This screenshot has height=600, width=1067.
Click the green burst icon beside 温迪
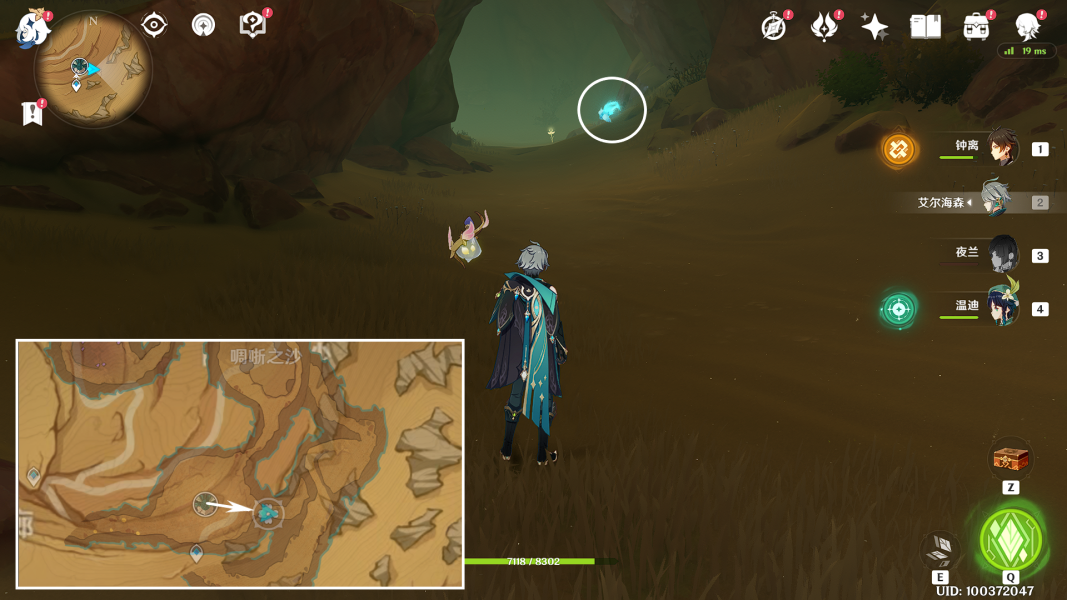(x=898, y=309)
